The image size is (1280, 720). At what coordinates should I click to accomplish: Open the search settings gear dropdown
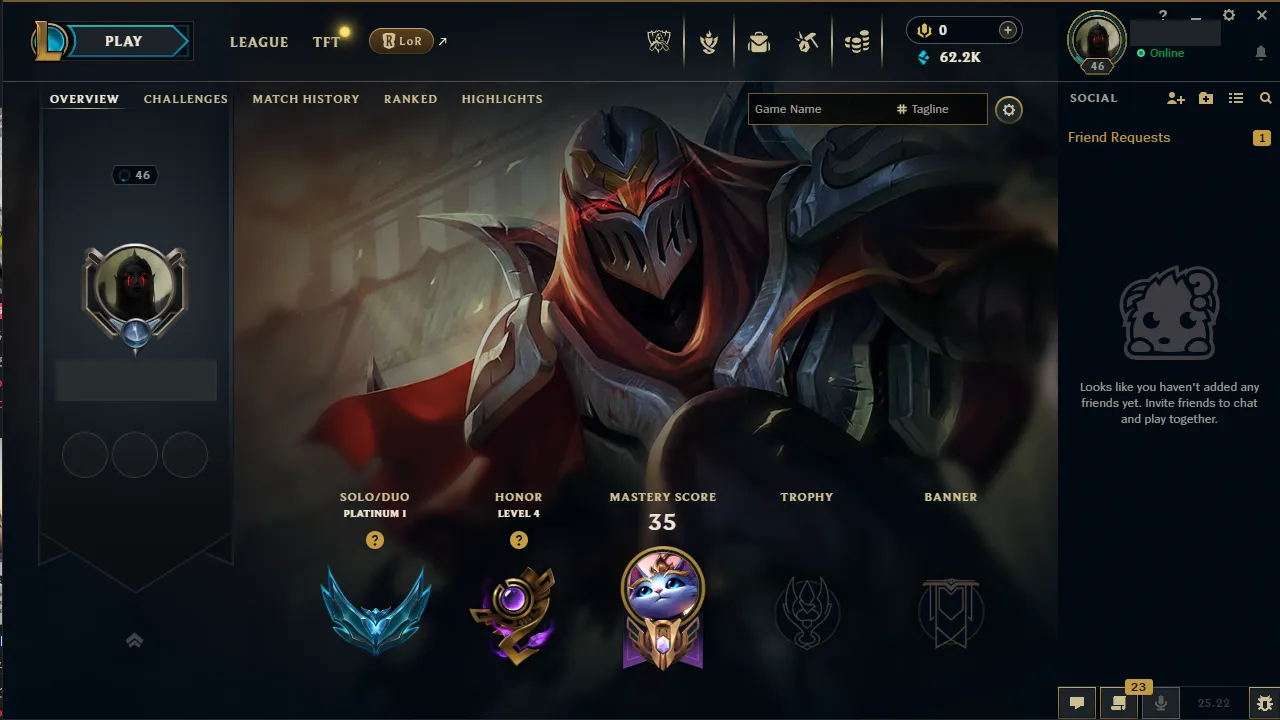[x=1008, y=109]
